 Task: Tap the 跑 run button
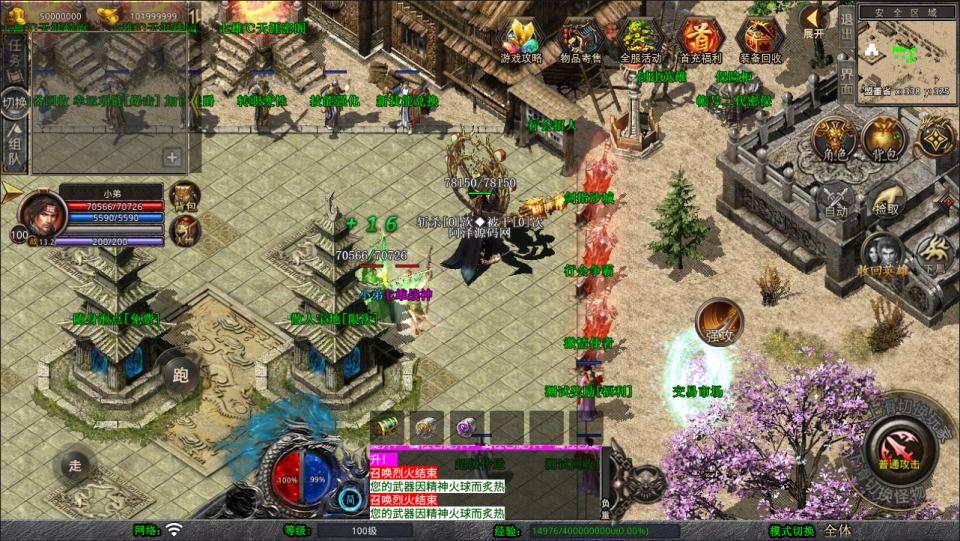(x=181, y=376)
